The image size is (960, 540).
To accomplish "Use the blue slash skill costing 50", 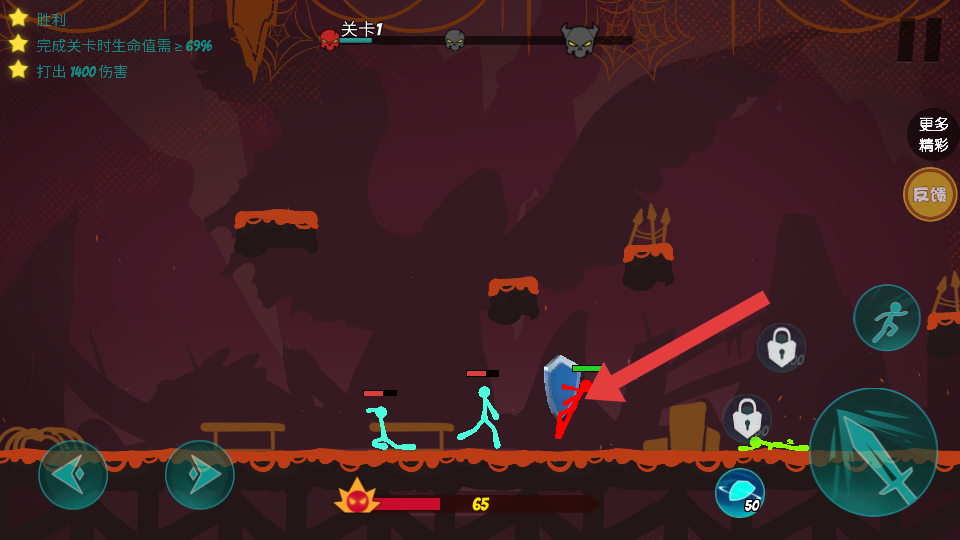I will 740,493.
